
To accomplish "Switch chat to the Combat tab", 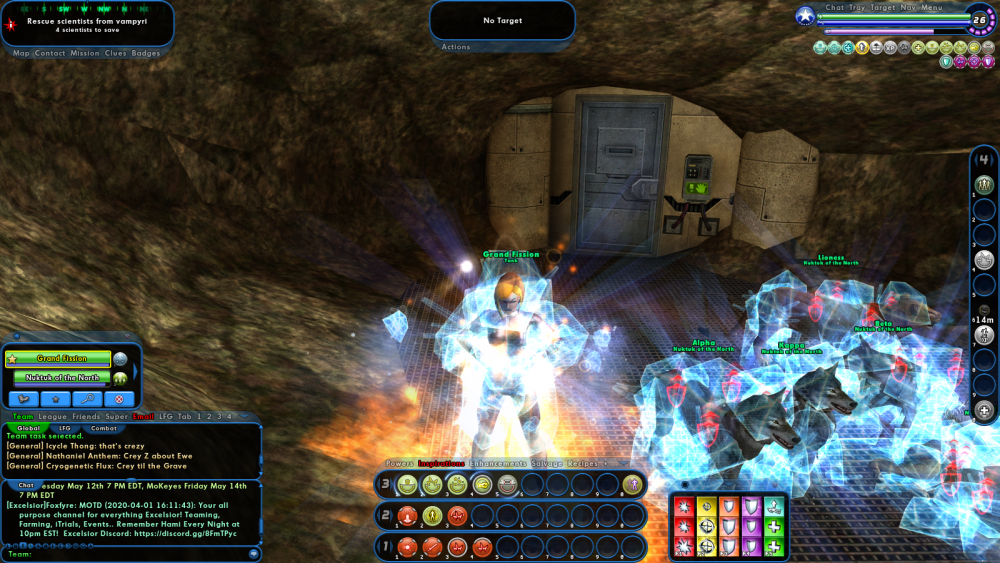I will (104, 428).
